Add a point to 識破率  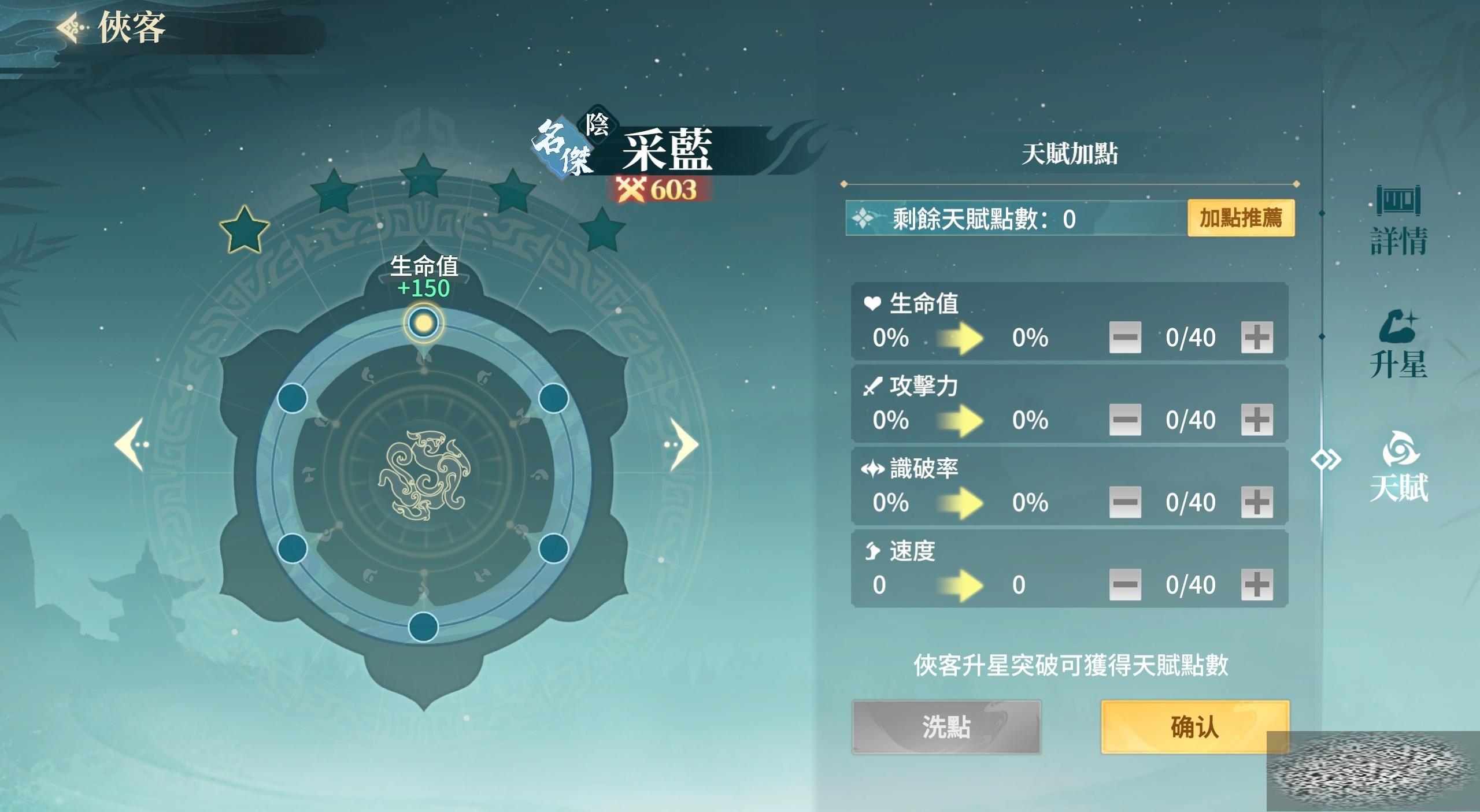1256,502
